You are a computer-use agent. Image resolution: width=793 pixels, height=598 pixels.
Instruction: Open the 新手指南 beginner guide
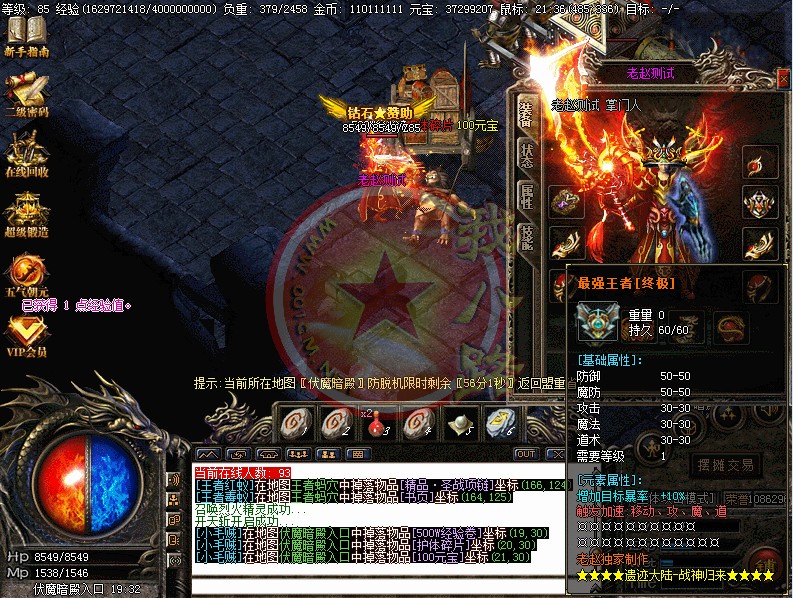click(26, 36)
